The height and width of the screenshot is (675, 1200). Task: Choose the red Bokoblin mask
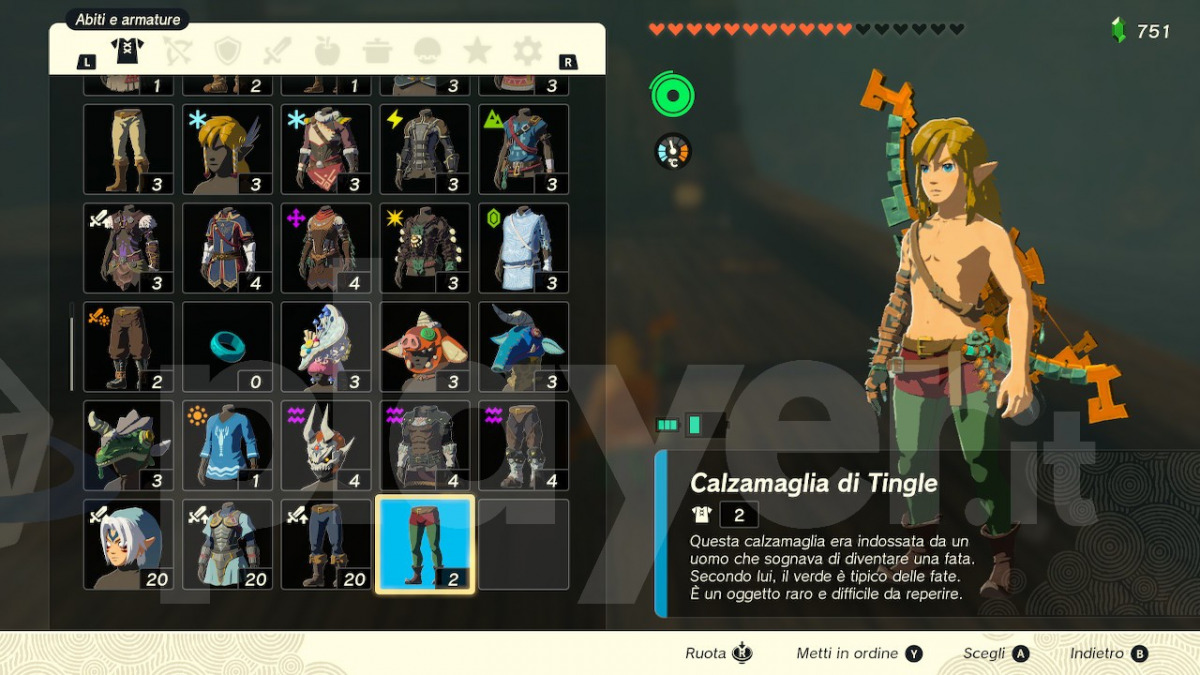[425, 347]
